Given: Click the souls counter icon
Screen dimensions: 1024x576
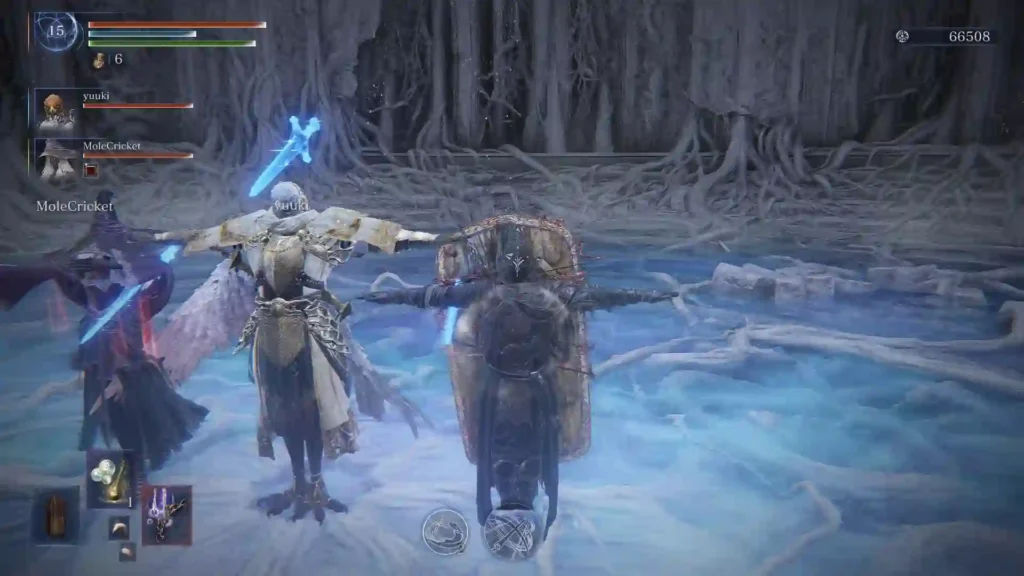Looking at the screenshot, I should pos(902,37).
